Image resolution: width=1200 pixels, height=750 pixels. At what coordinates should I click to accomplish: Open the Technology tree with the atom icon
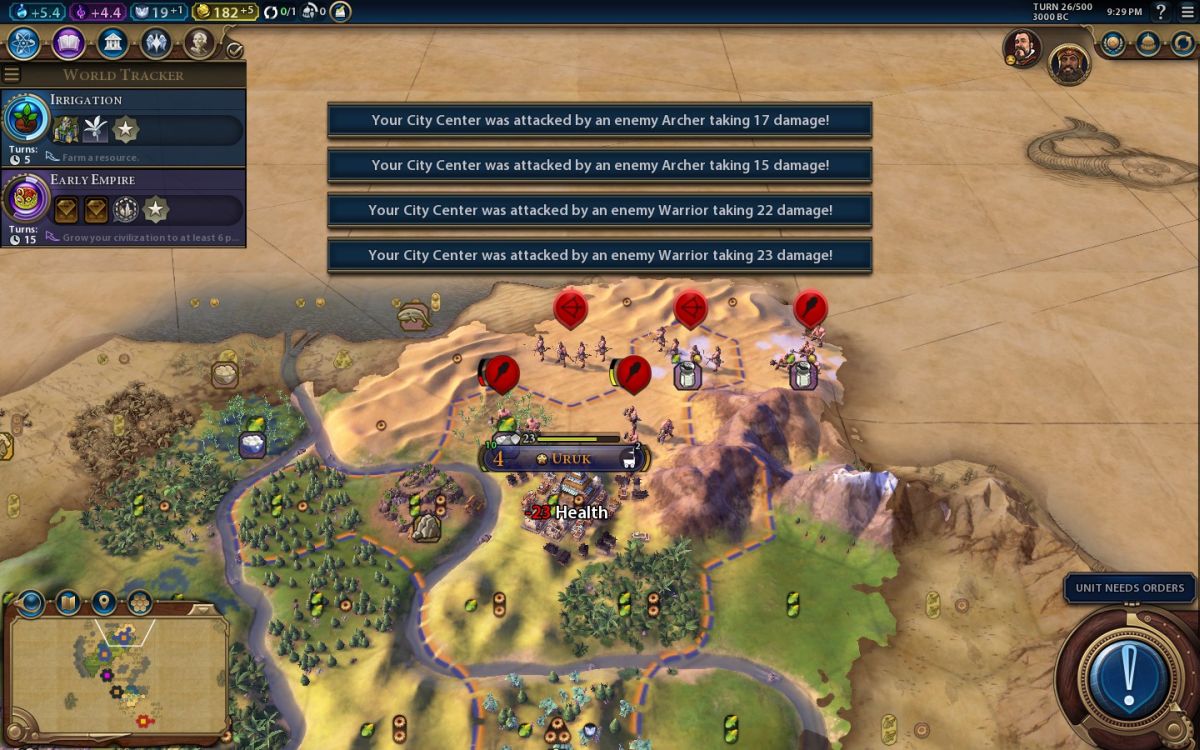tap(24, 43)
